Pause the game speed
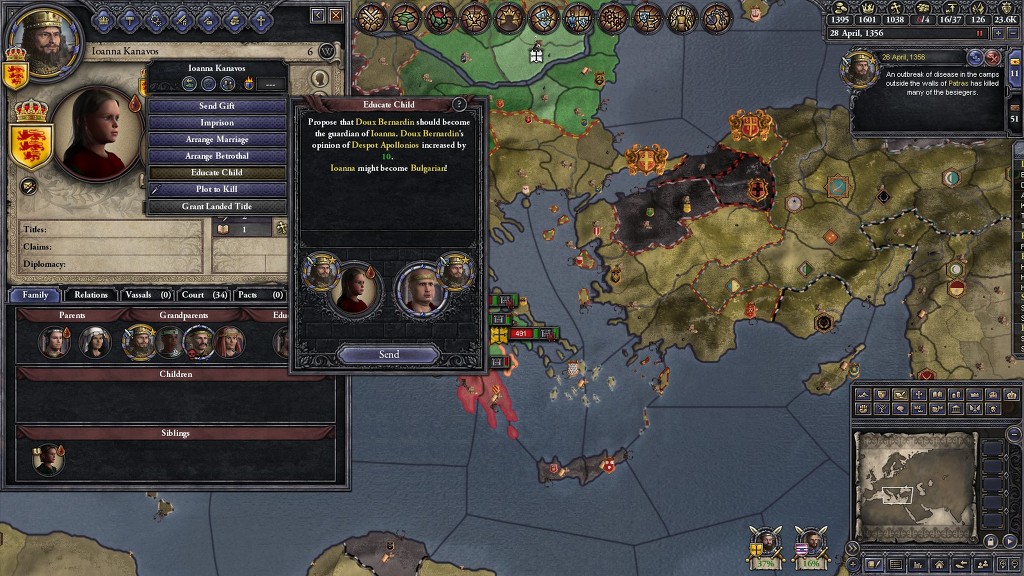The width and height of the screenshot is (1024, 576). [x=980, y=32]
